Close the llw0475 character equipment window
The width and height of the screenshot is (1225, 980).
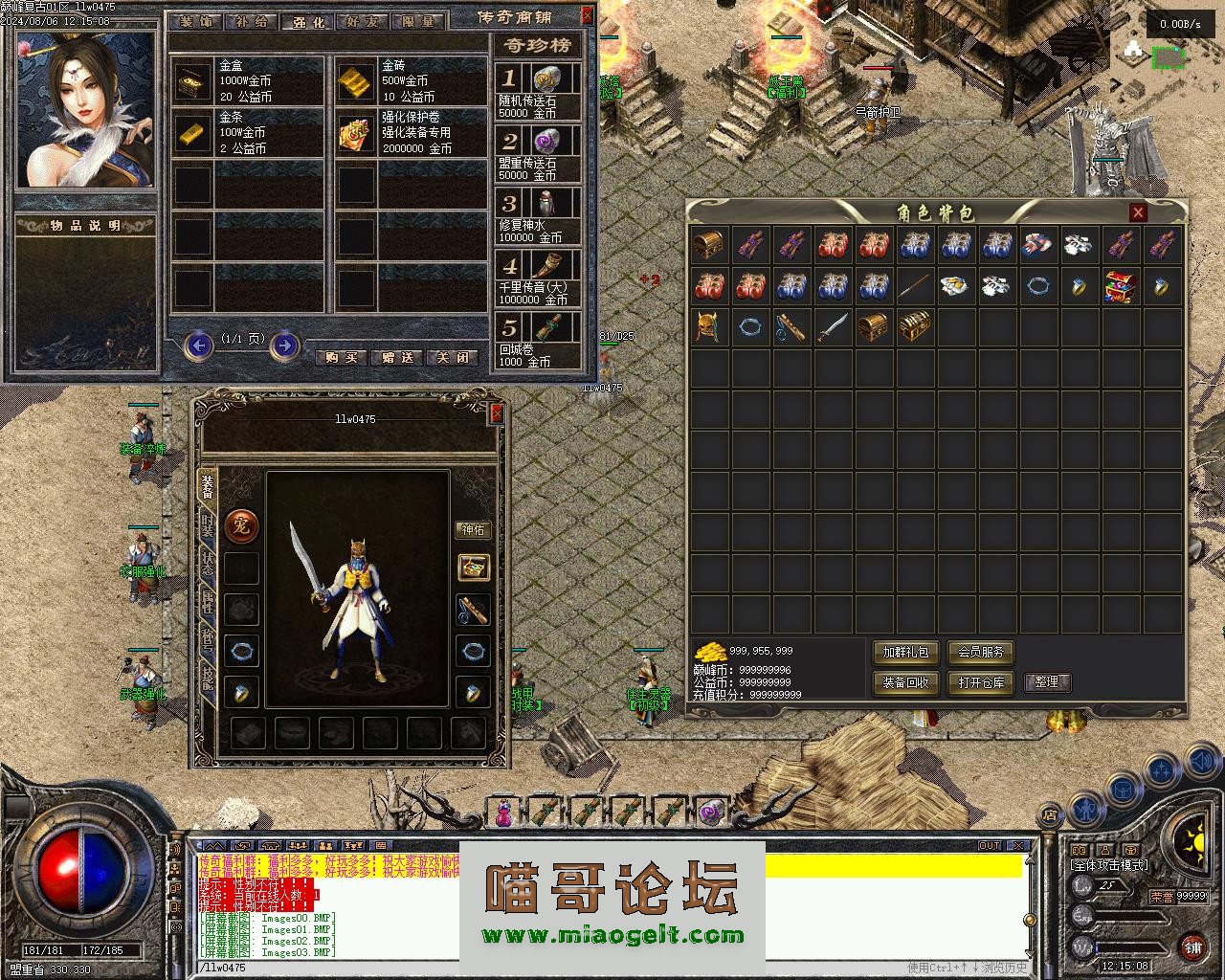497,413
